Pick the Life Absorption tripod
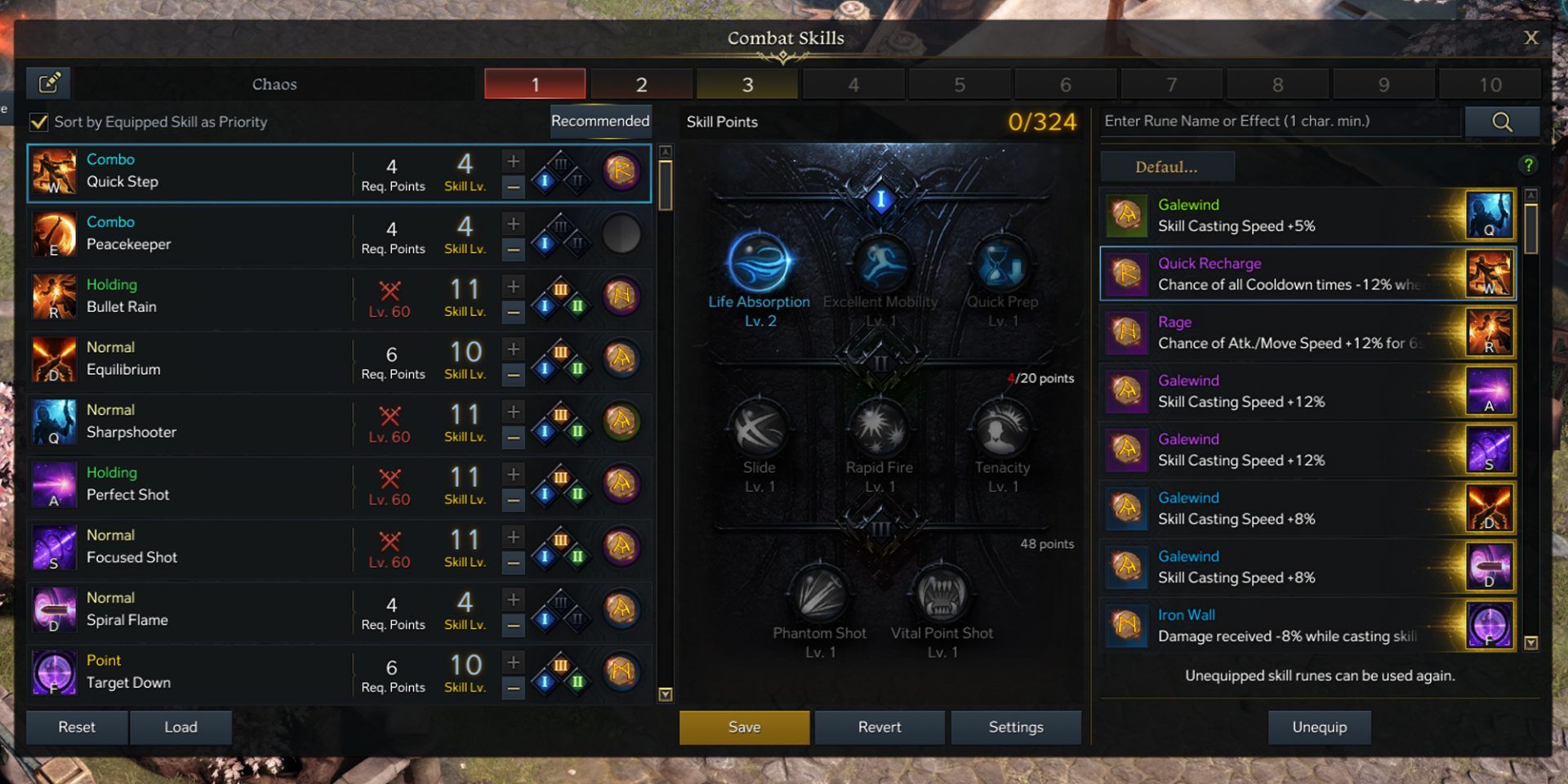The width and height of the screenshot is (1568, 784). [759, 264]
